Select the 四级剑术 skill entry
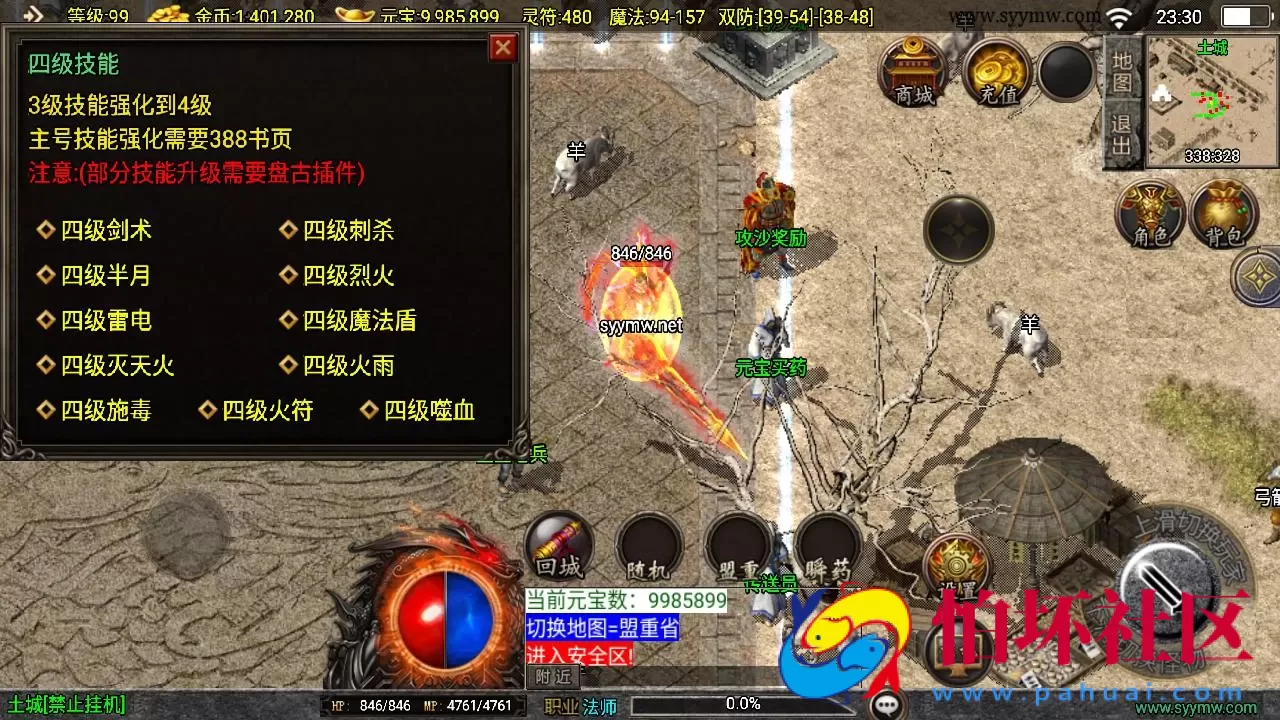Screen dimensions: 1280x720 (x=107, y=230)
